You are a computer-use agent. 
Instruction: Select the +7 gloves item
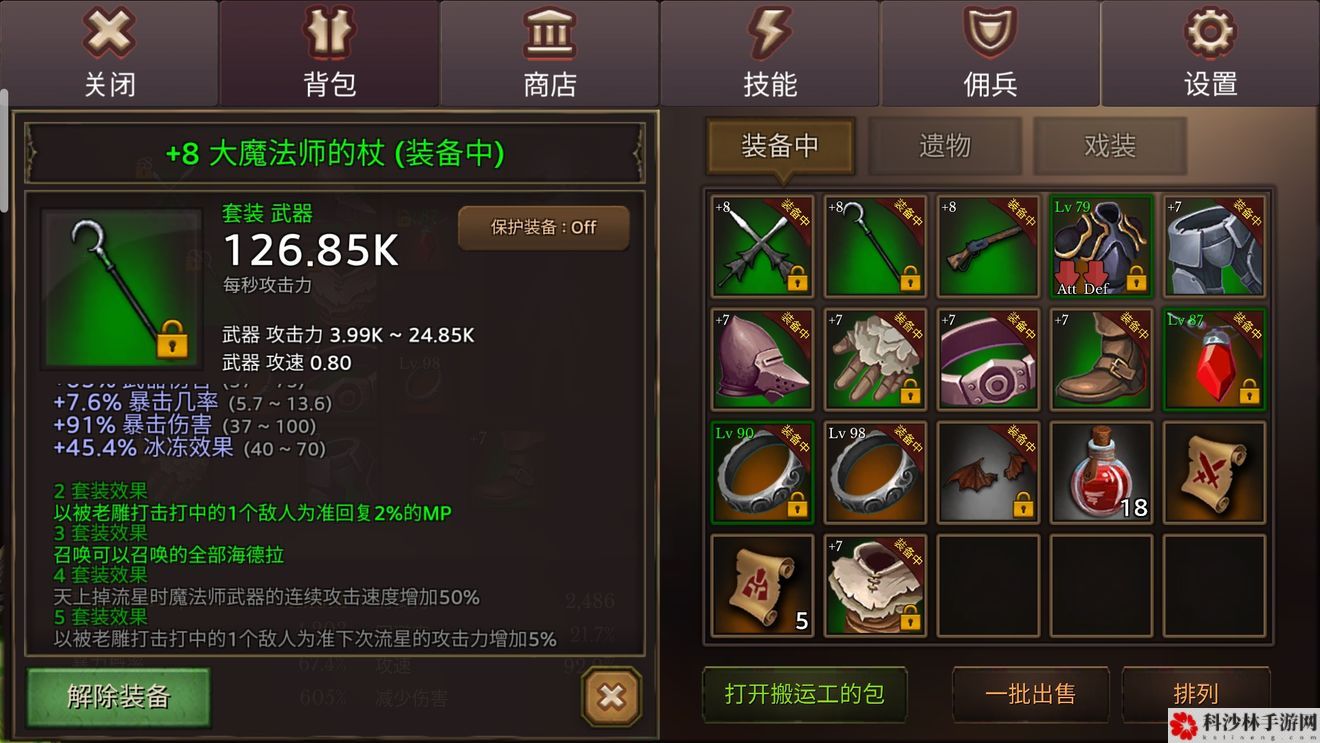coord(875,360)
